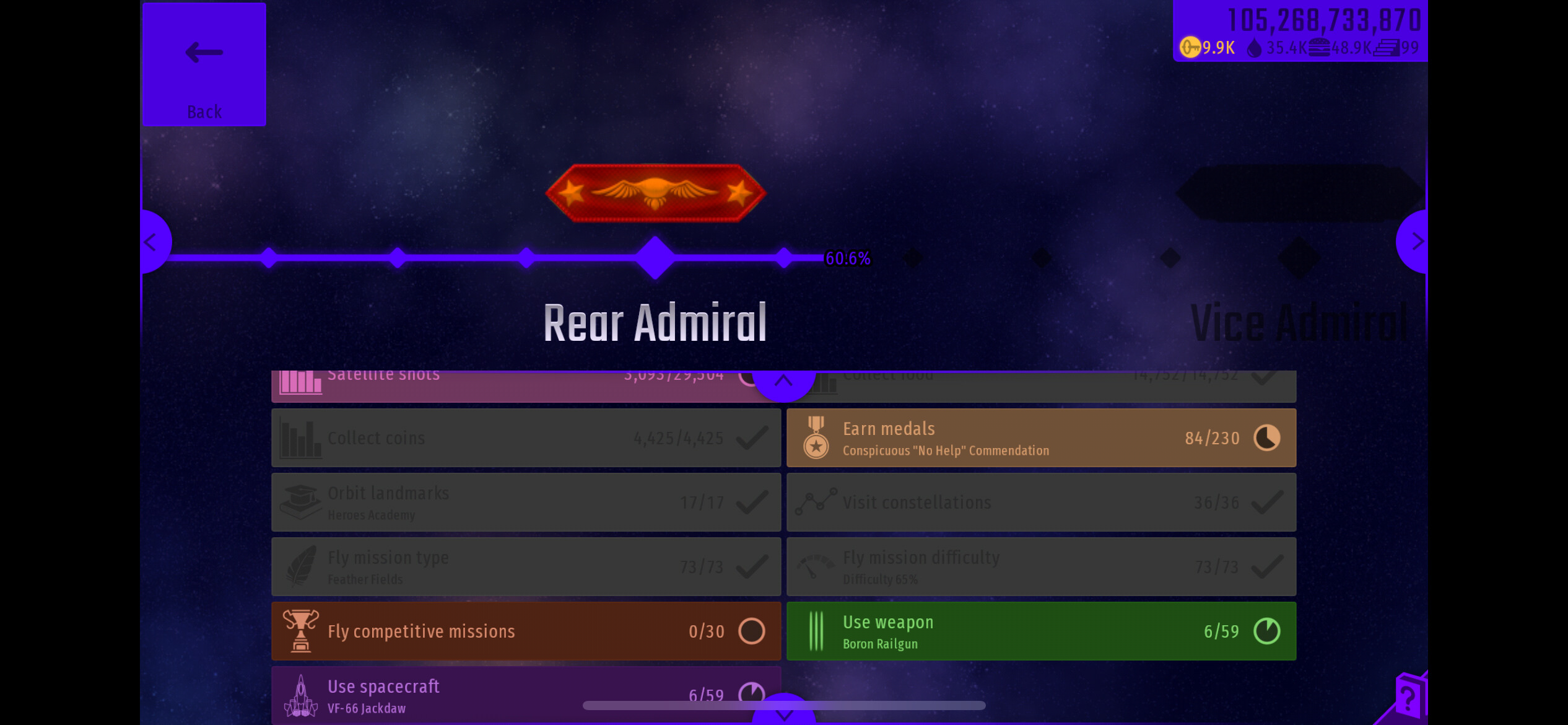The image size is (1568, 725).
Task: Open the keys currency counter
Action: 1208,48
